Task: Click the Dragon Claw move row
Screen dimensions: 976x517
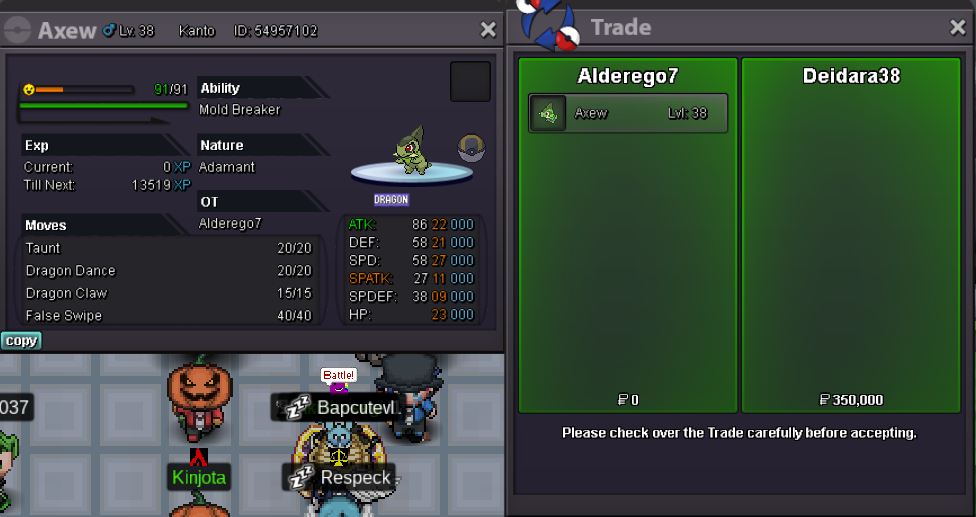Action: (168, 293)
